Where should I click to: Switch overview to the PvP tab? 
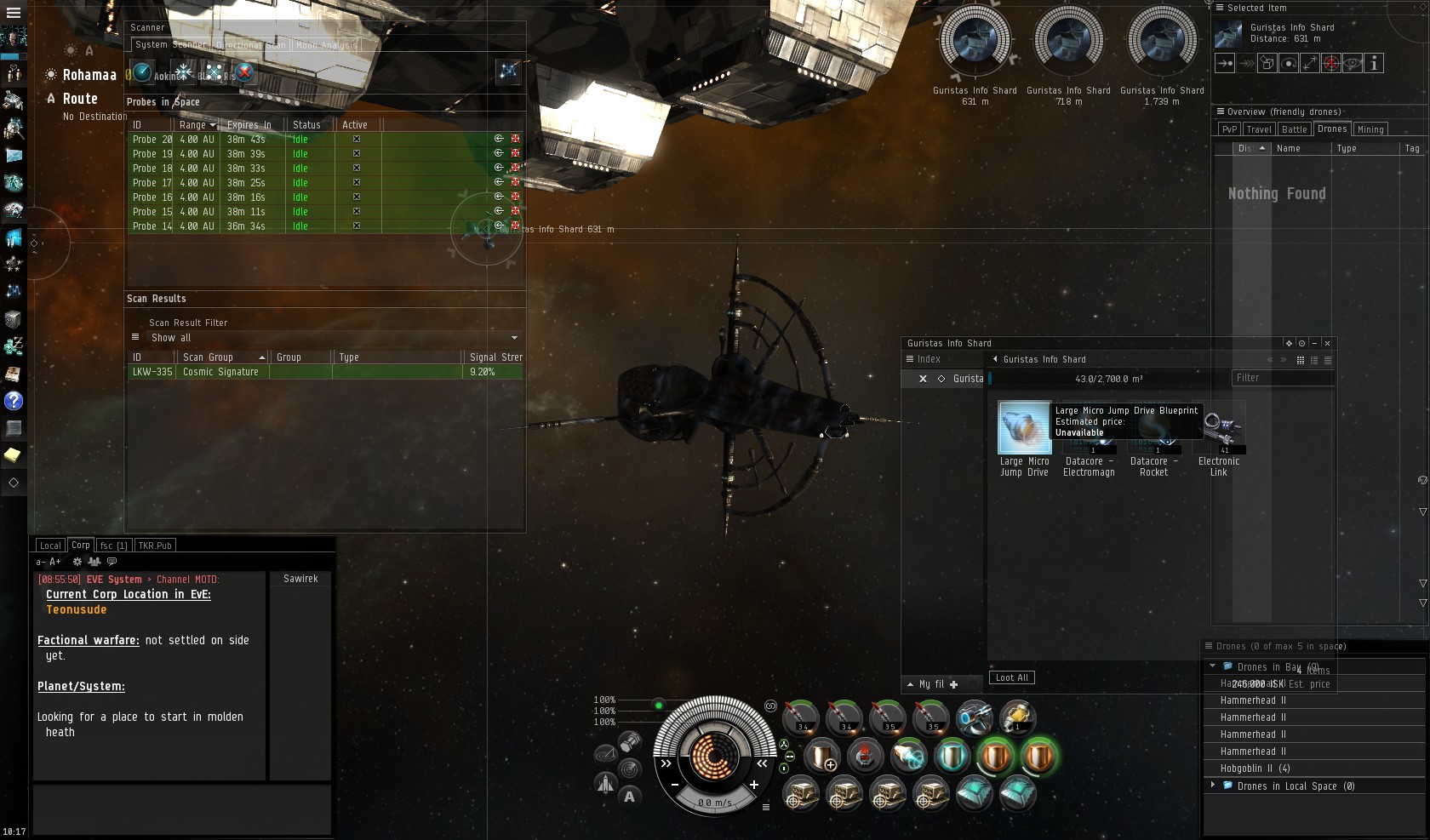coord(1229,129)
